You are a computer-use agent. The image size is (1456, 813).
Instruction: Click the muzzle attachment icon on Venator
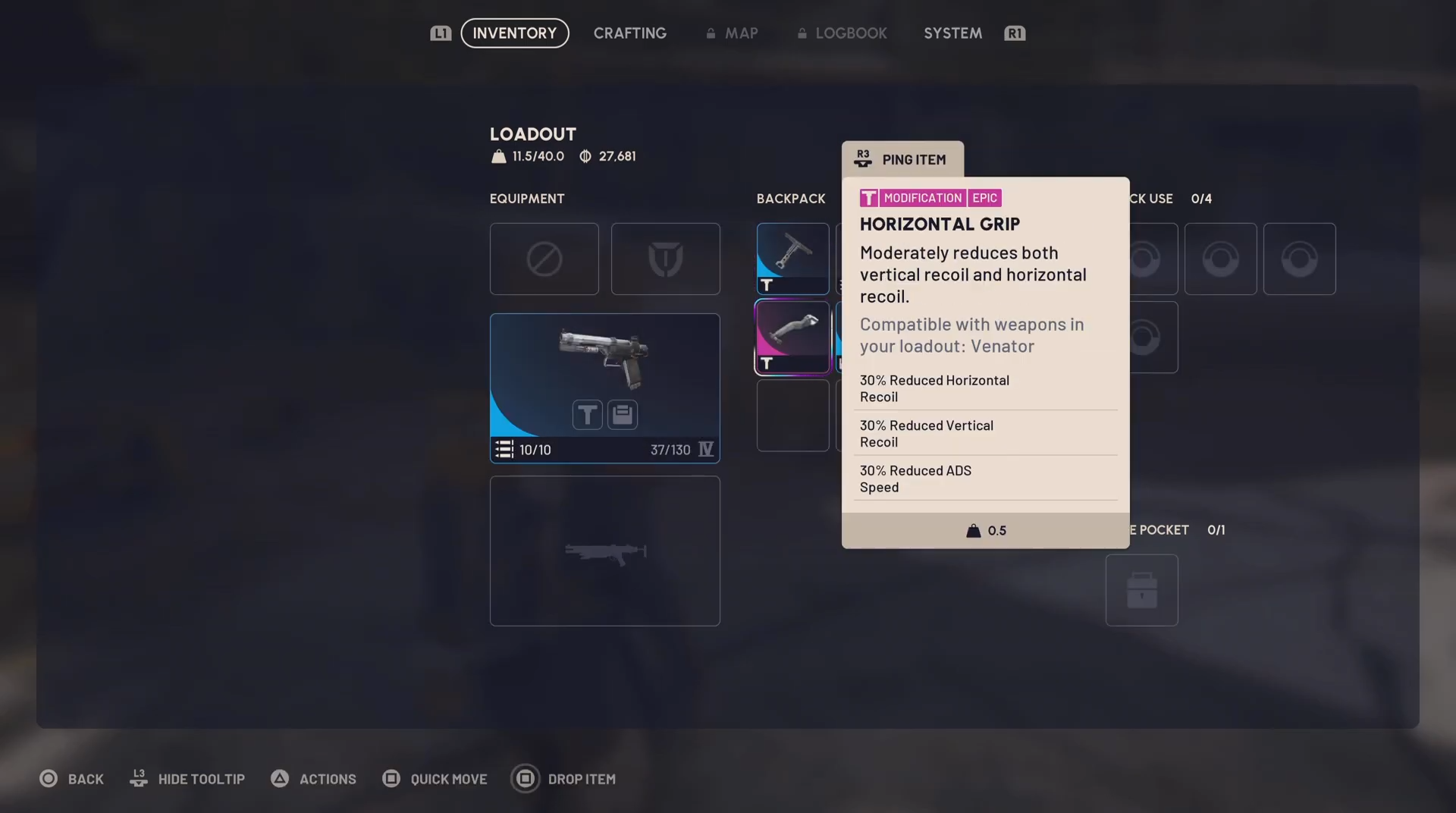587,415
